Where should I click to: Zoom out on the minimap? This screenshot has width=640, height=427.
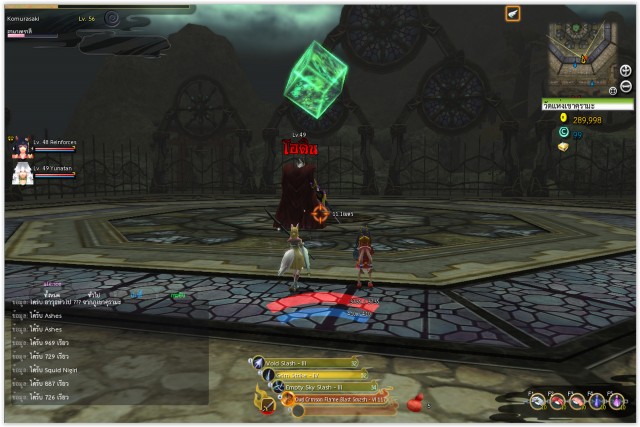pos(626,86)
